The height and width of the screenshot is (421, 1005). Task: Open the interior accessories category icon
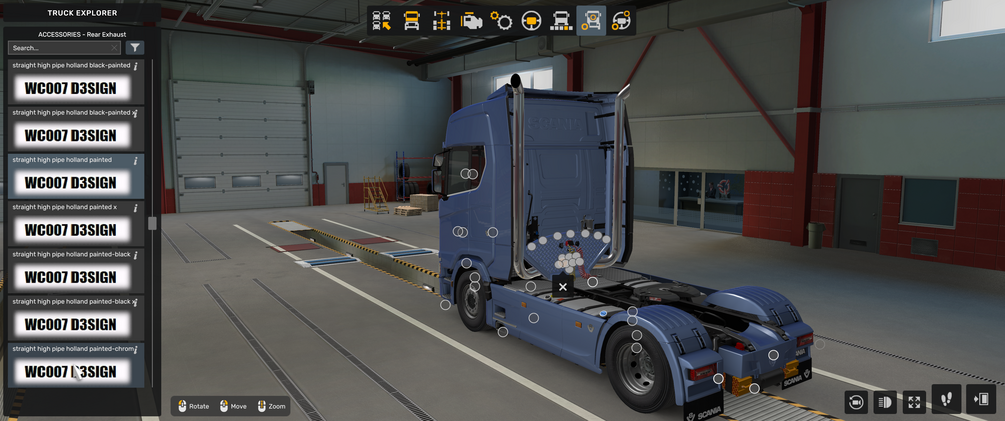(x=621, y=21)
